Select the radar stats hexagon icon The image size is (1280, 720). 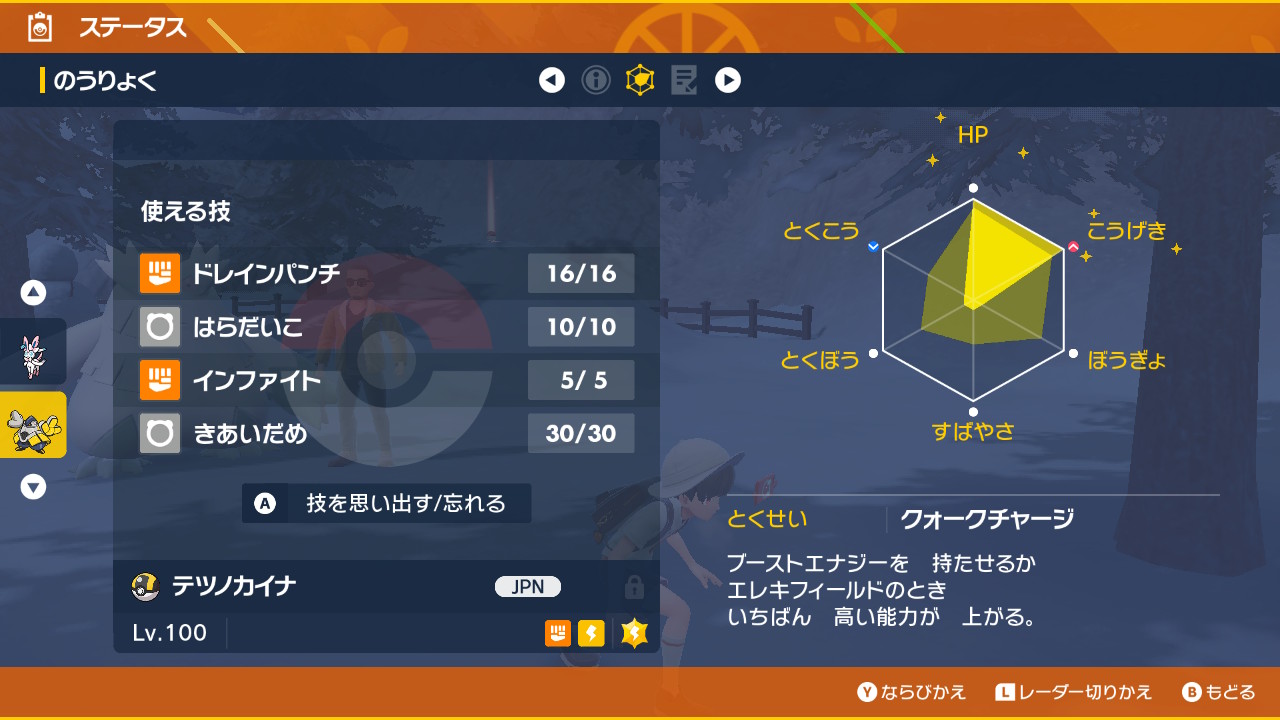coord(640,80)
